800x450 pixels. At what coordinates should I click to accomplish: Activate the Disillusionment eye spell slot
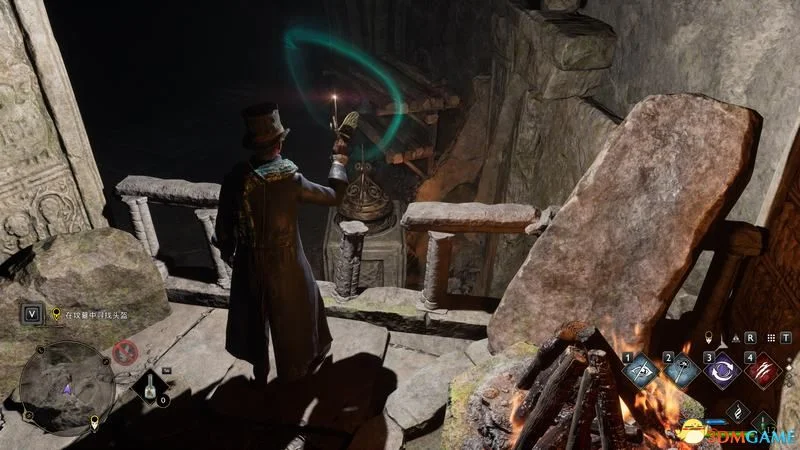(640, 371)
